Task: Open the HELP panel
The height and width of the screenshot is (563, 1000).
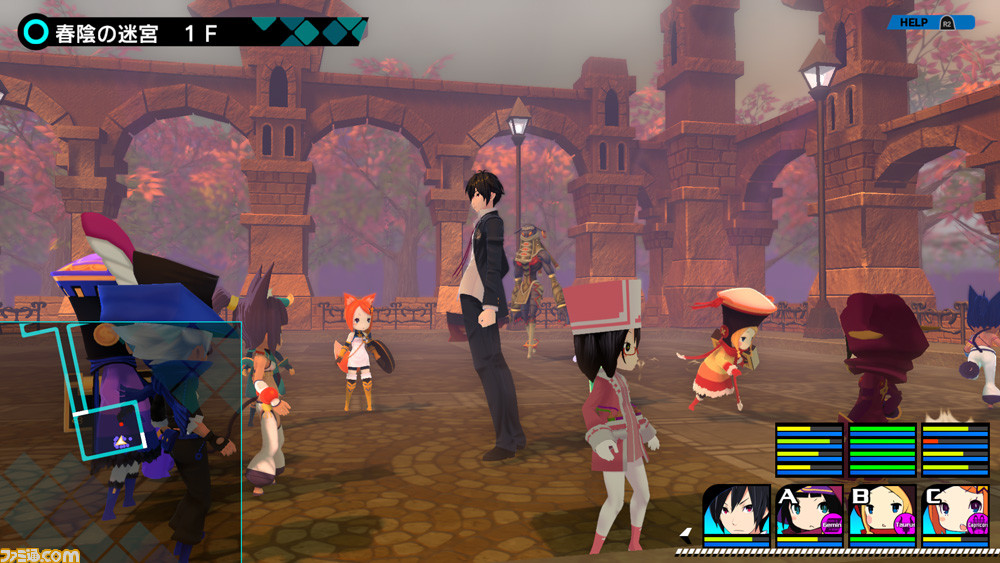Action: 930,22
